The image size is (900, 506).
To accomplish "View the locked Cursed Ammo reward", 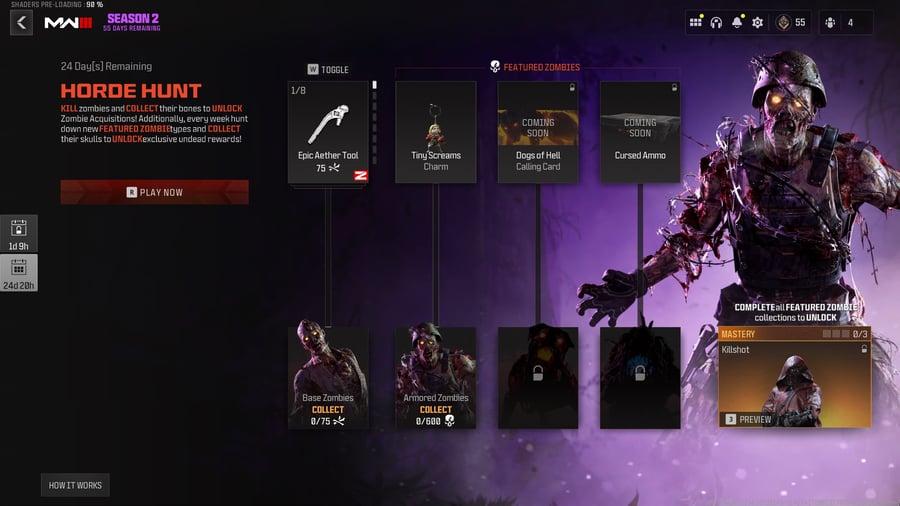I will pos(640,132).
